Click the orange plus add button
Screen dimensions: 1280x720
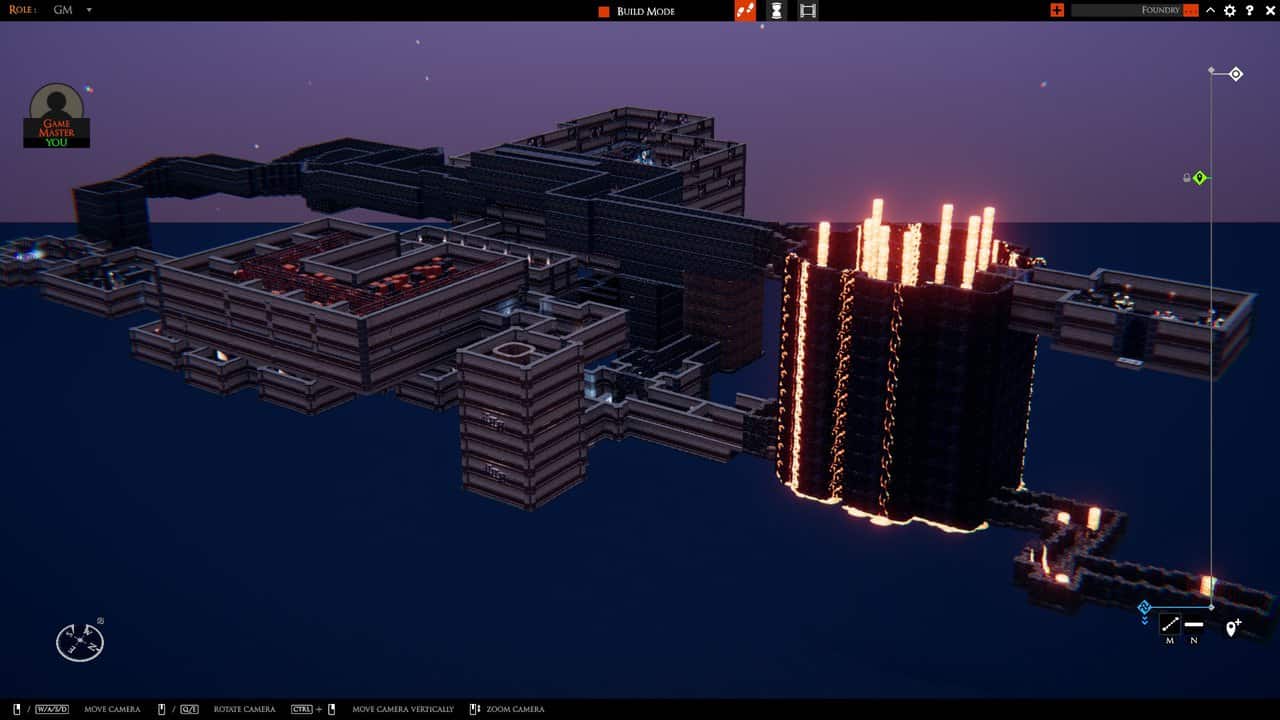(1057, 10)
